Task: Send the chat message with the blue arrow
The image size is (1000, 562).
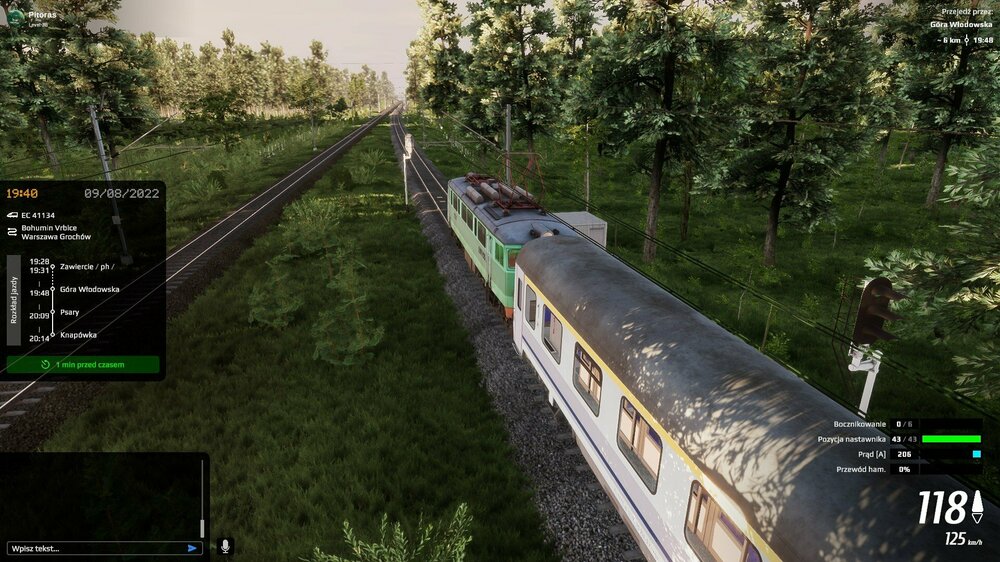Action: pyautogui.click(x=192, y=548)
